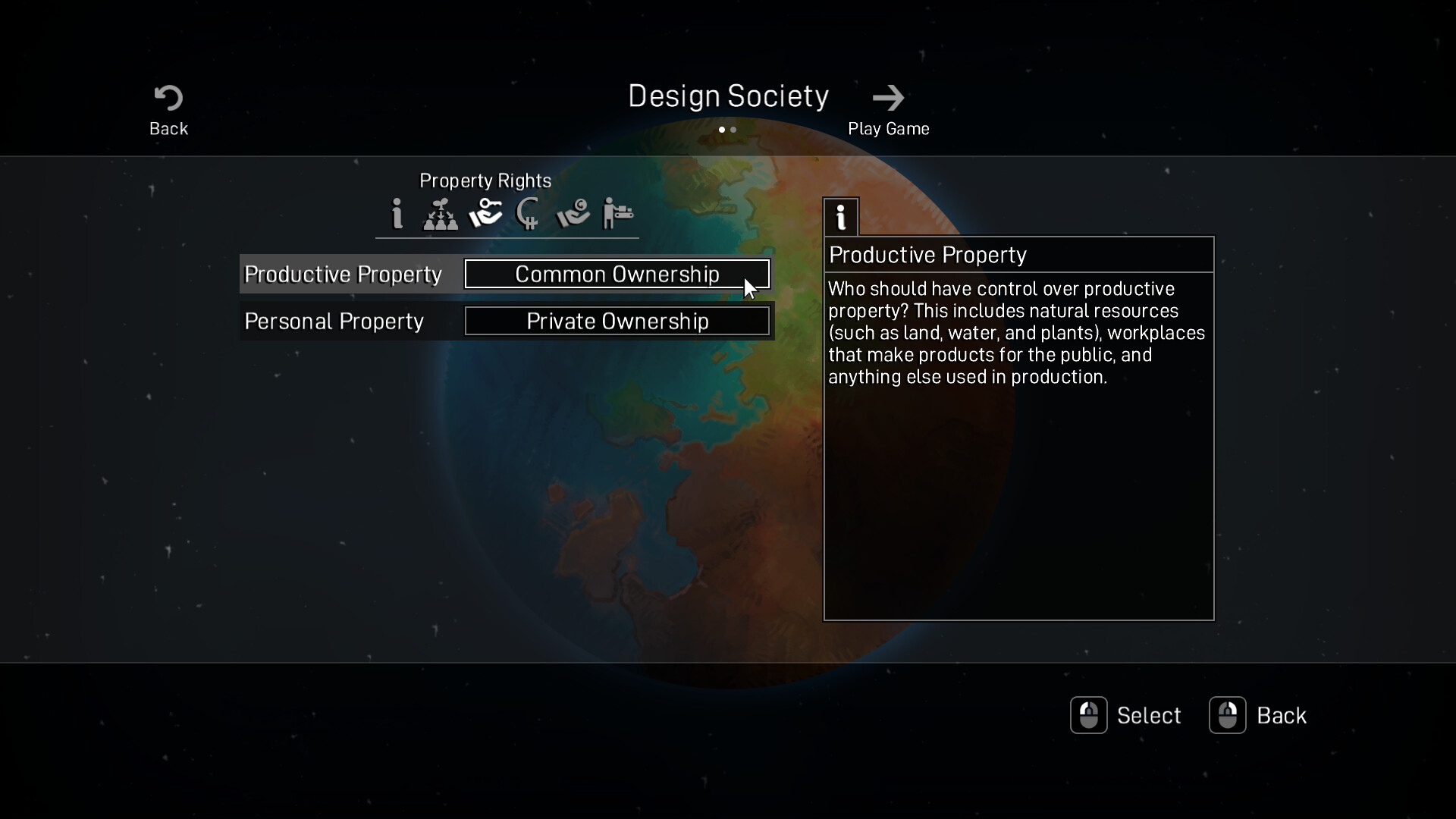Select the hand-holding-coin economy icon
The image size is (1456, 819).
[x=573, y=214]
